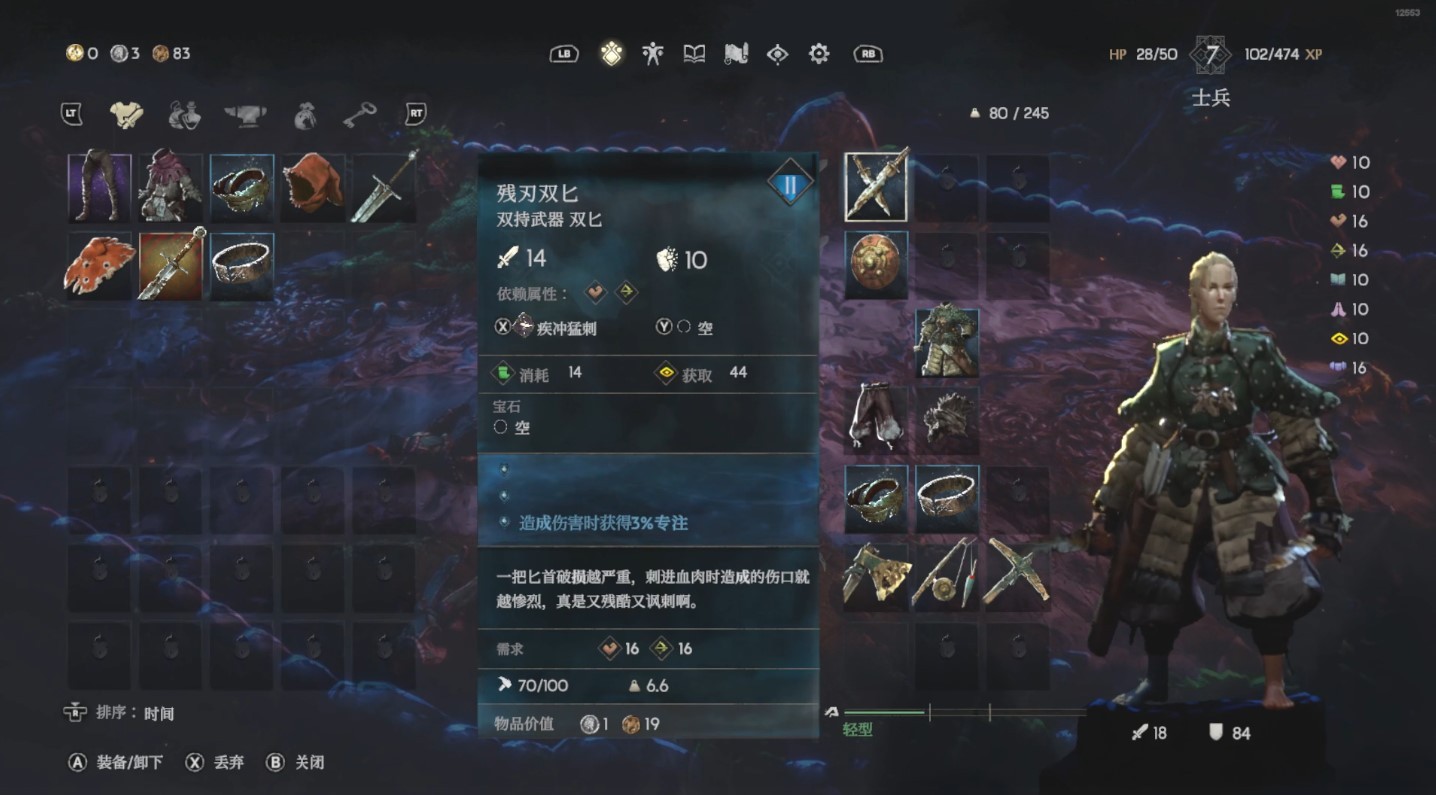Select the keys tab icon
This screenshot has width=1436, height=795.
click(x=360, y=114)
